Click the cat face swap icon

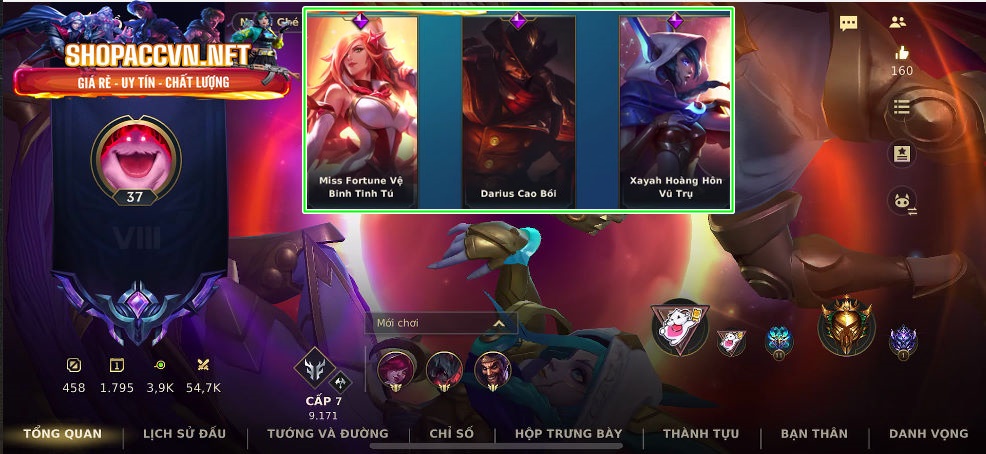[902, 201]
